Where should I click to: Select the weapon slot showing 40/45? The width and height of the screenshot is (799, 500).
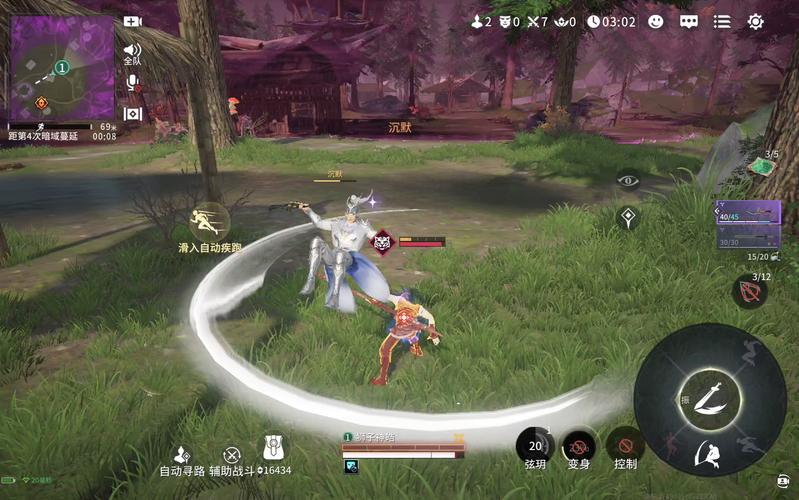(748, 211)
